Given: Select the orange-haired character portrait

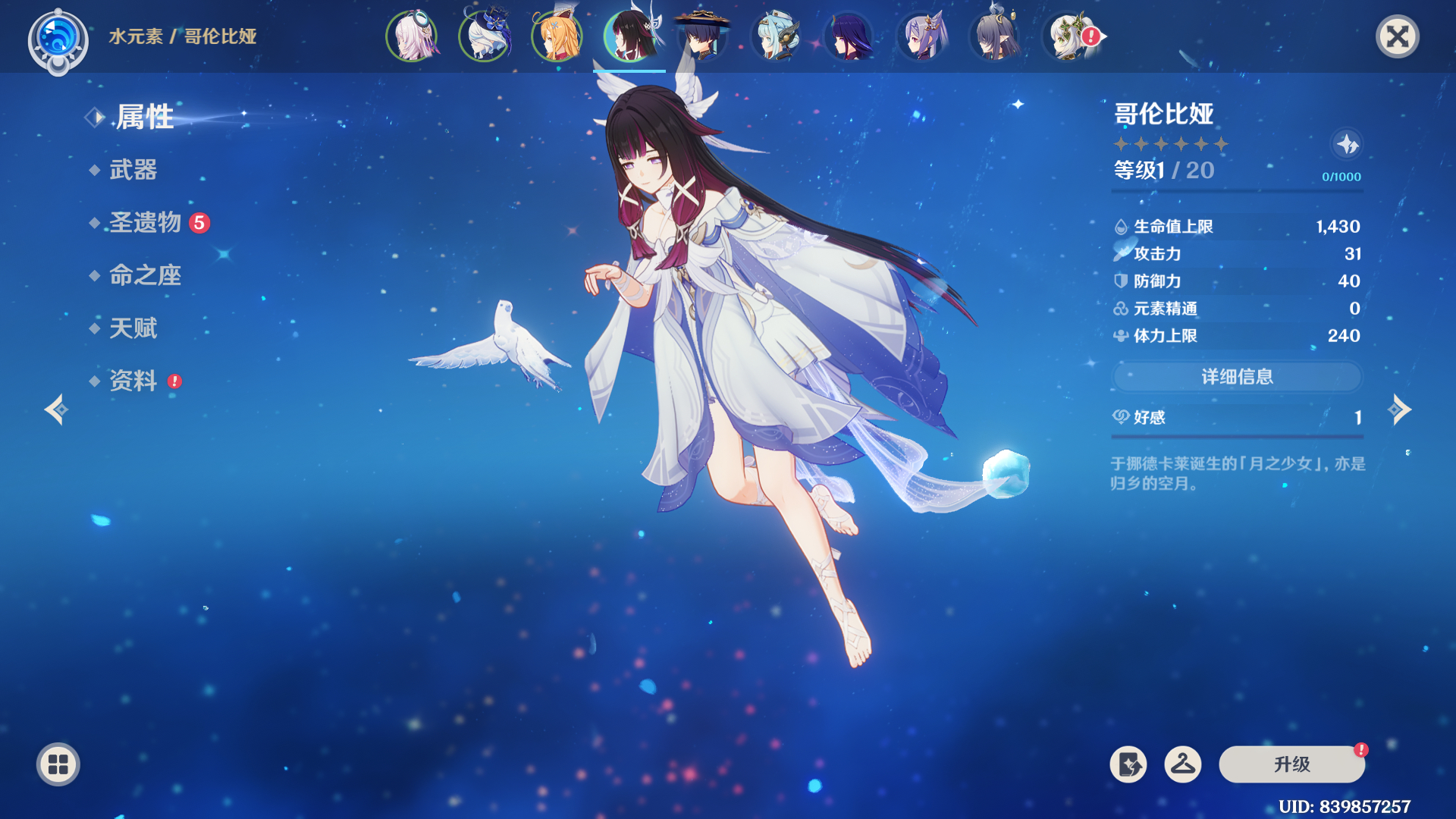Looking at the screenshot, I should pyautogui.click(x=557, y=36).
